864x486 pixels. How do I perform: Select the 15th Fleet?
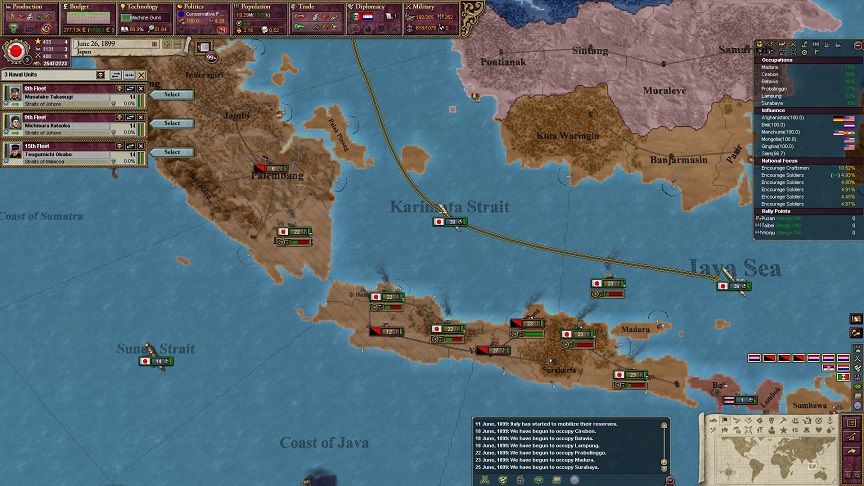(172, 152)
